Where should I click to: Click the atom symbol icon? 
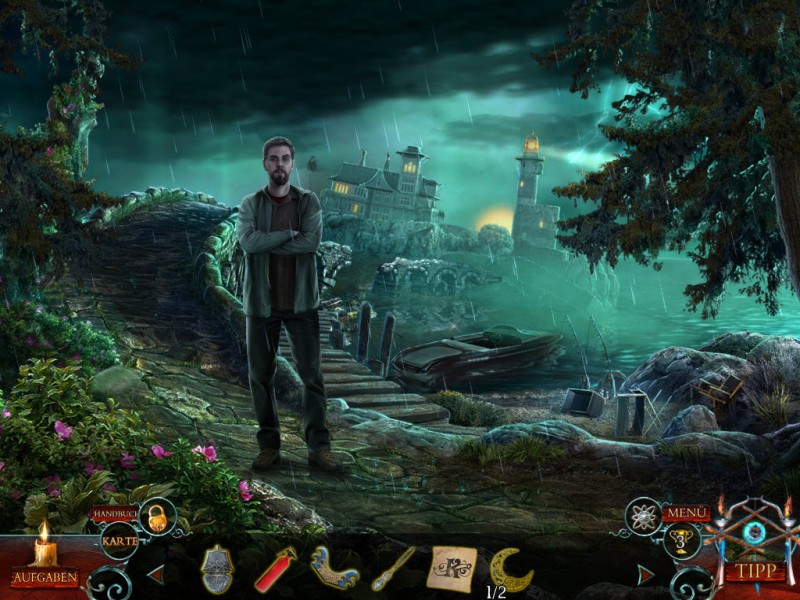[x=643, y=516]
